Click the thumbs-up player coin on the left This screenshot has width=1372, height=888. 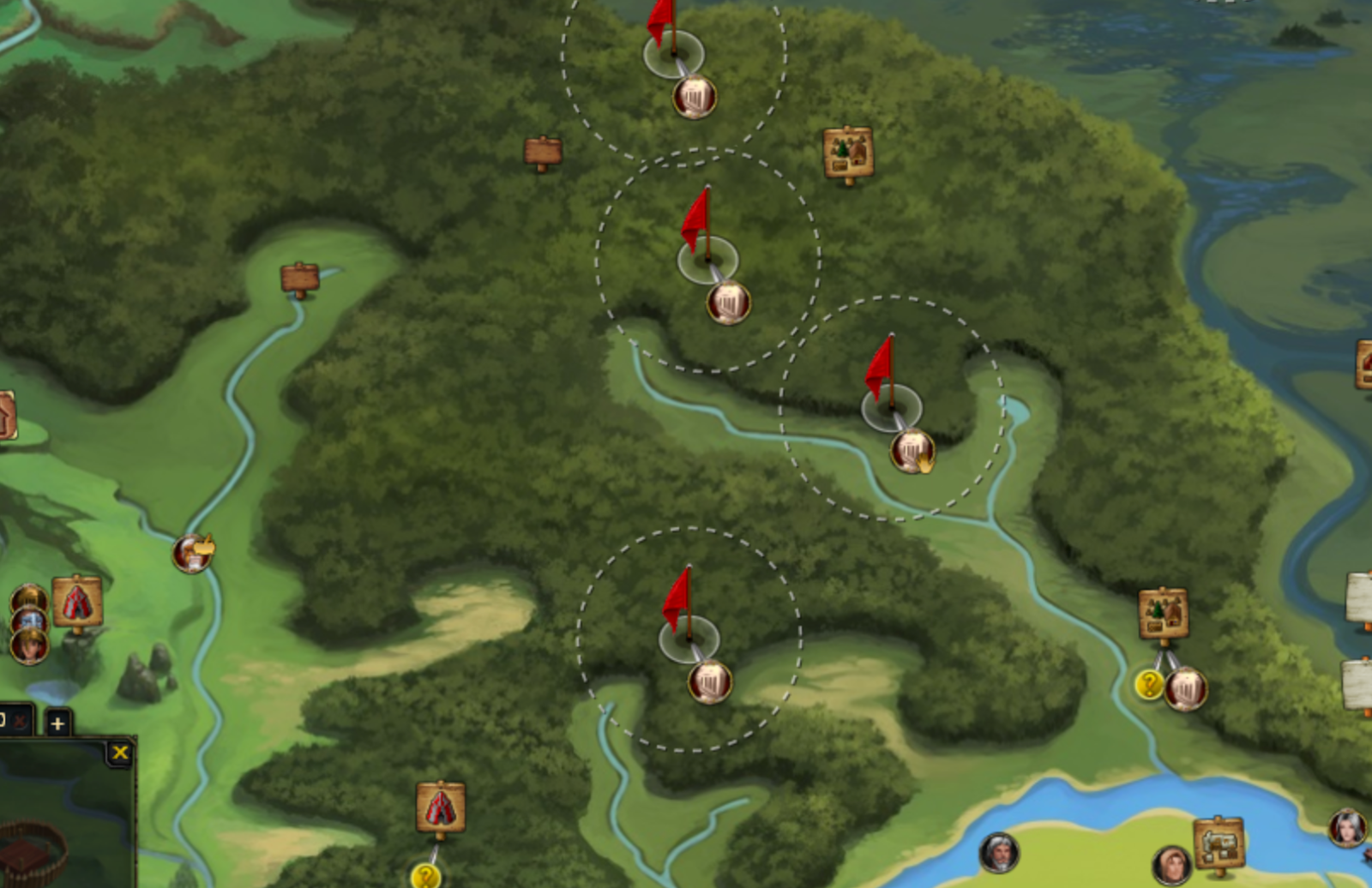pos(192,553)
